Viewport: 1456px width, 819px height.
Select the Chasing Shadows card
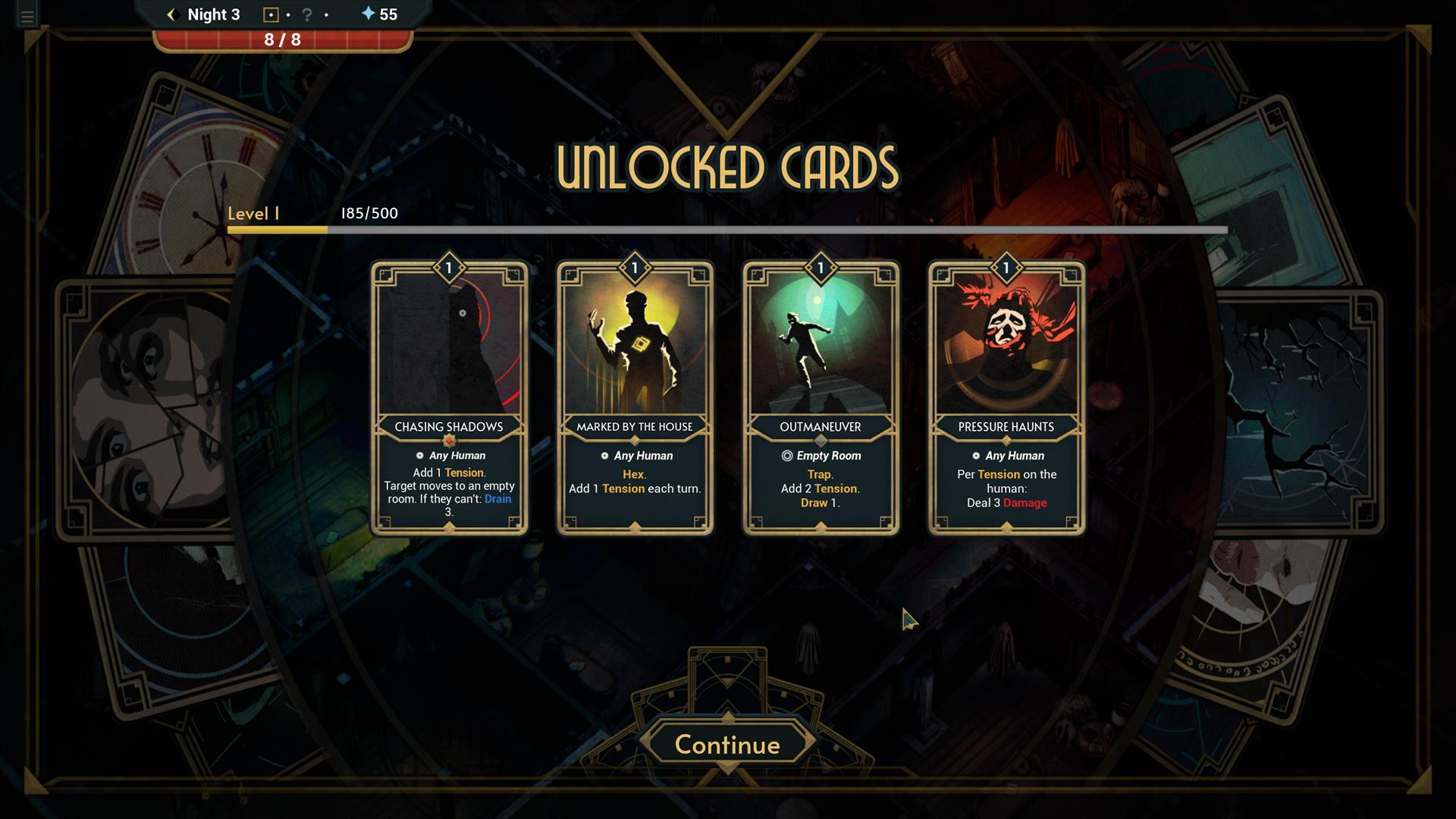pos(449,398)
